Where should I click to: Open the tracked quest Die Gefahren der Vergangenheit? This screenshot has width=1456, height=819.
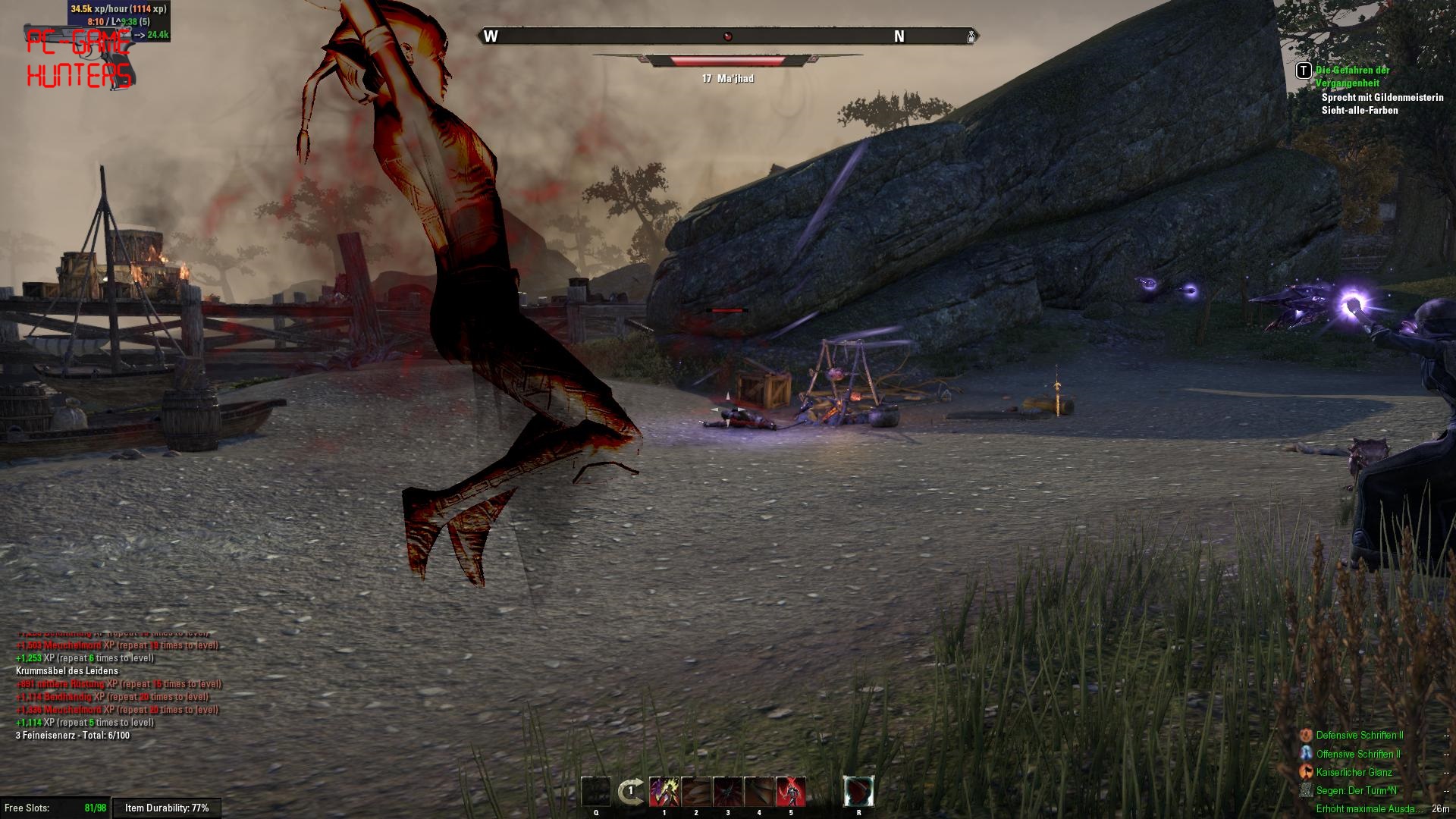tap(1352, 77)
